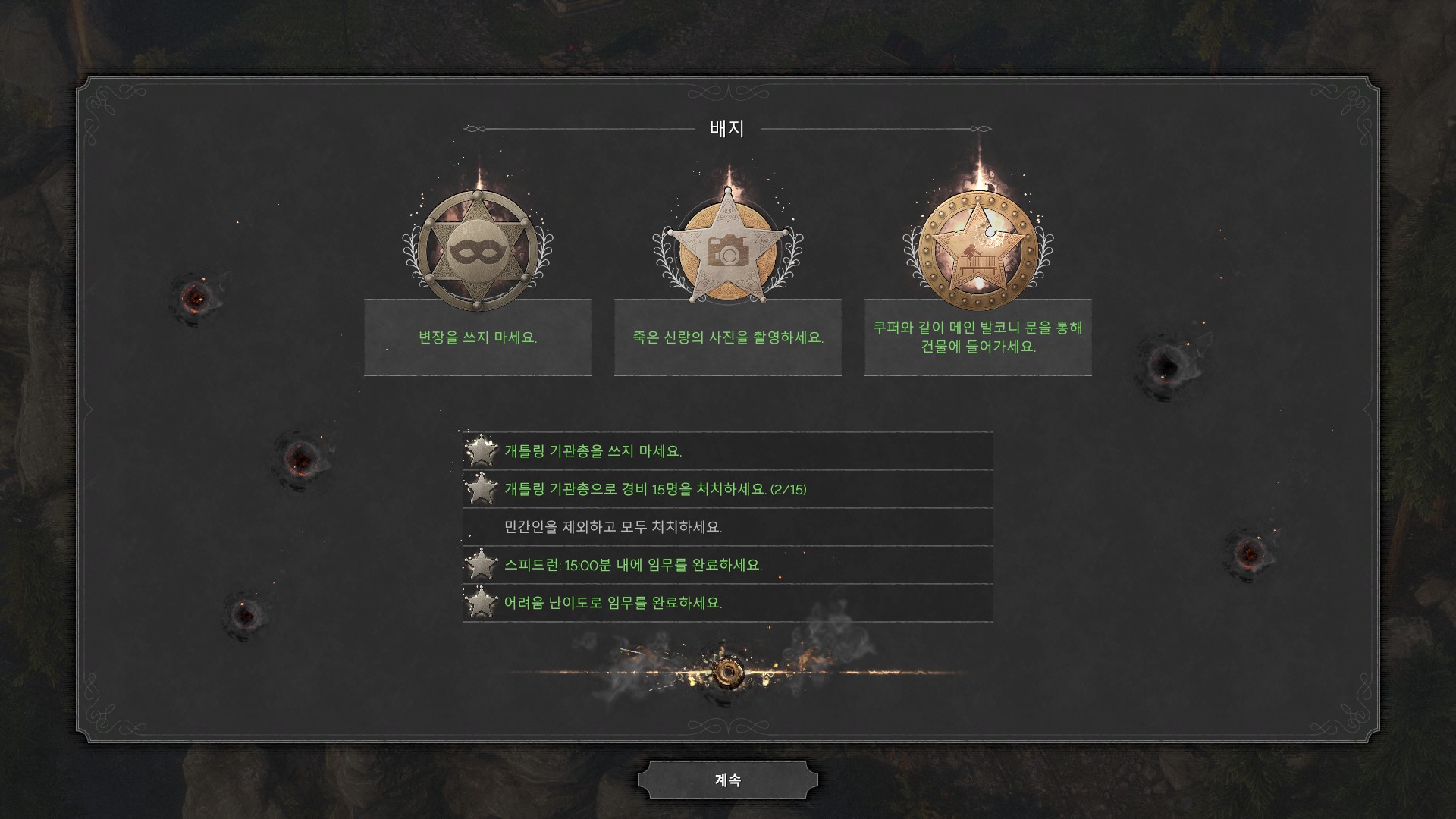Viewport: 1456px width, 819px height.
Task: Click the 변장을 쓰지 마세요 badge description
Action: tap(477, 337)
